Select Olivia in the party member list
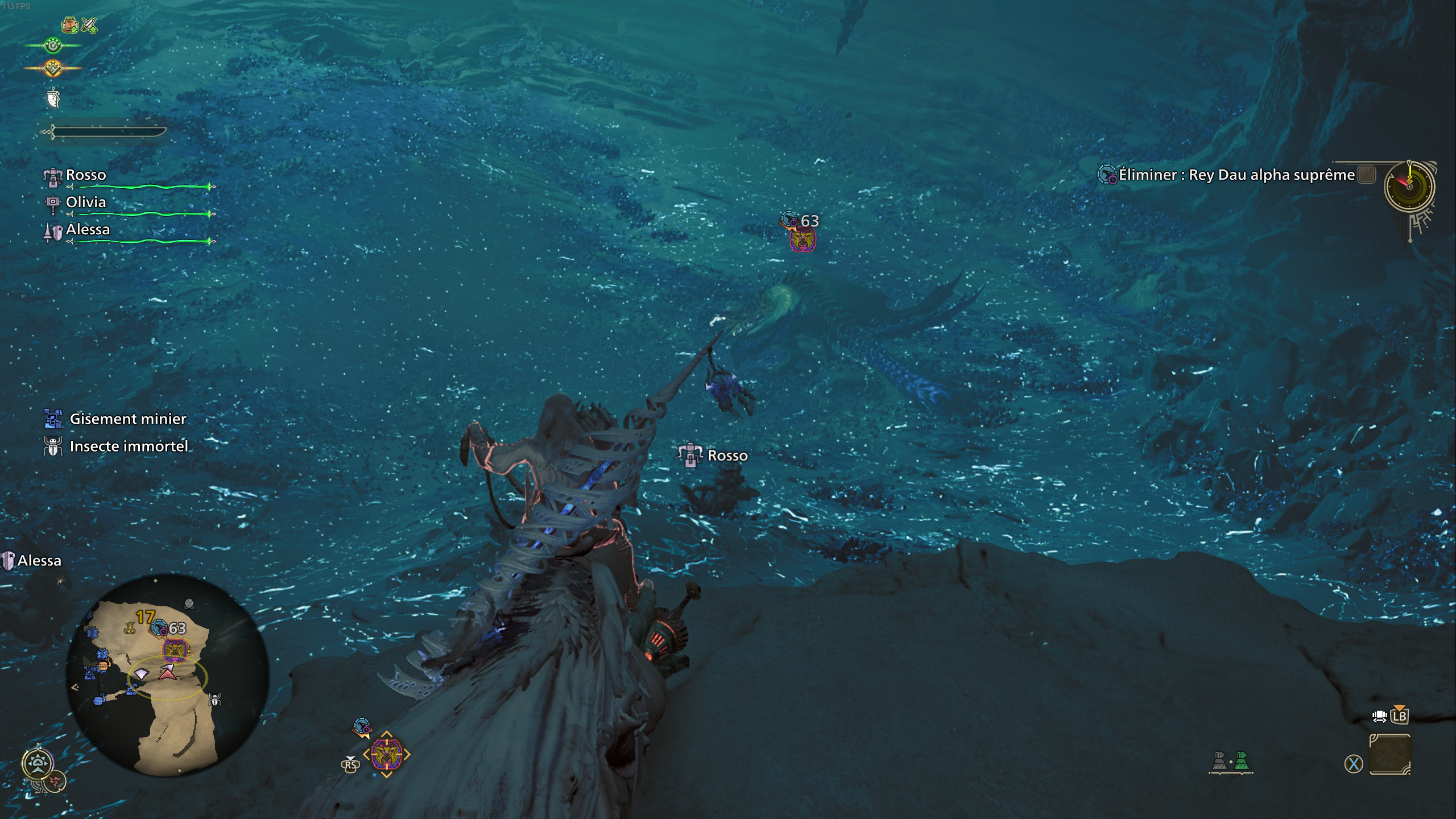The width and height of the screenshot is (1456, 819). (x=85, y=202)
